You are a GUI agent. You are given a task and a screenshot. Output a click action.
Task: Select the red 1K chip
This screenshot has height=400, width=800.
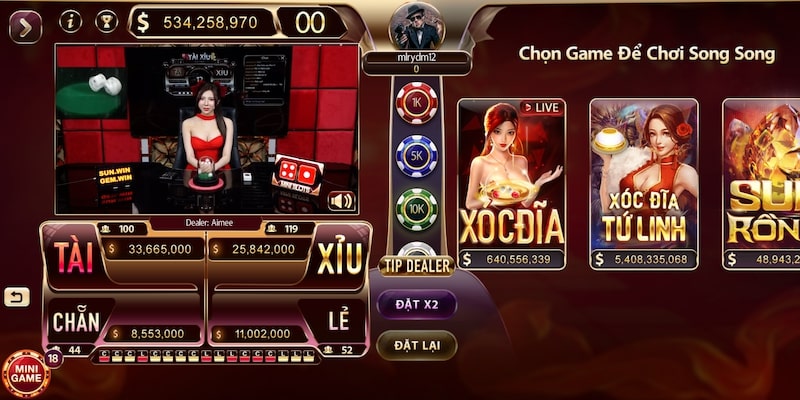[416, 103]
